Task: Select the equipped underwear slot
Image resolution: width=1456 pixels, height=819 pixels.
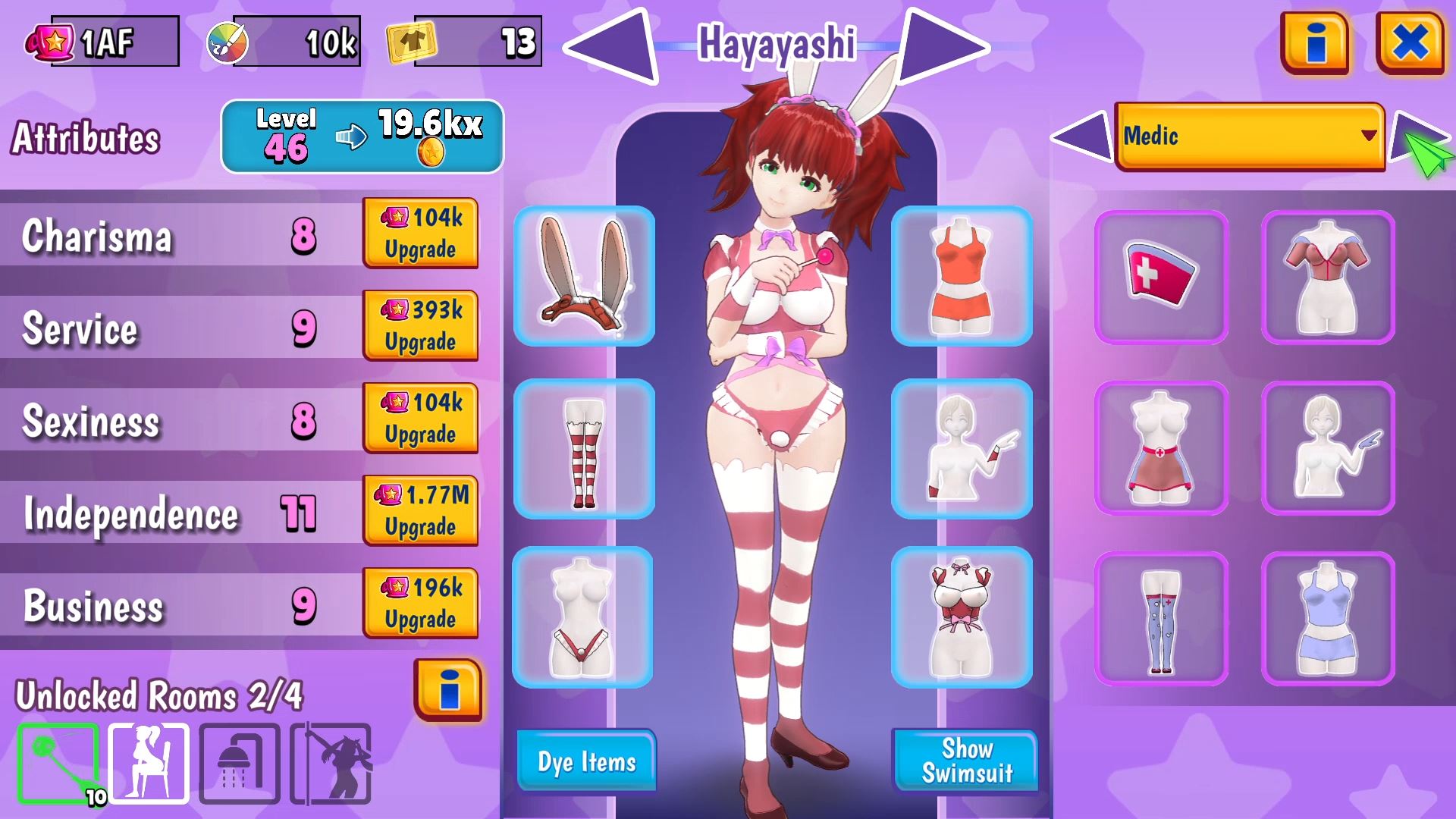Action: (584, 618)
